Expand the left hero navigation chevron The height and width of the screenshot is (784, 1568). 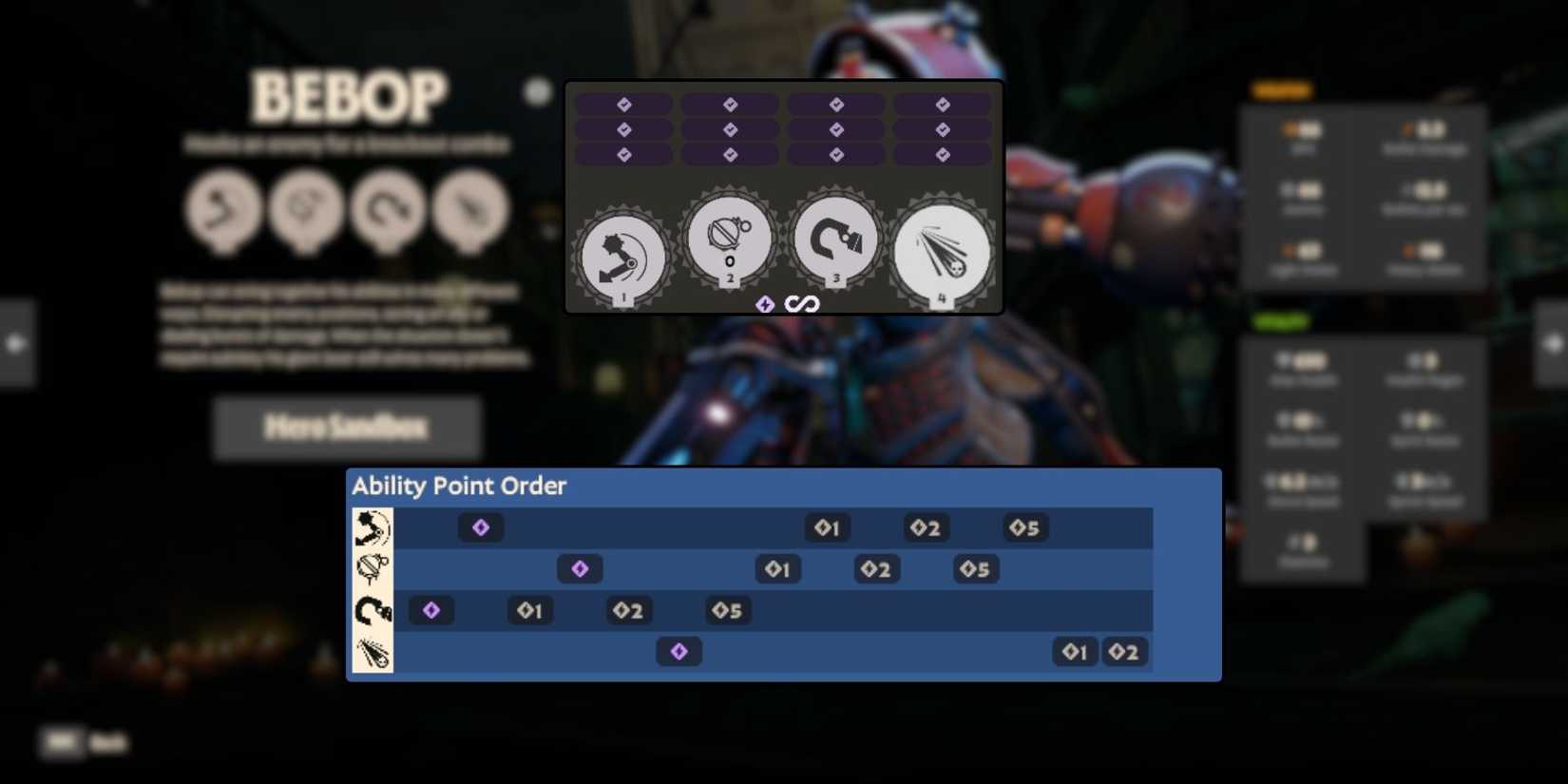pyautogui.click(x=14, y=344)
